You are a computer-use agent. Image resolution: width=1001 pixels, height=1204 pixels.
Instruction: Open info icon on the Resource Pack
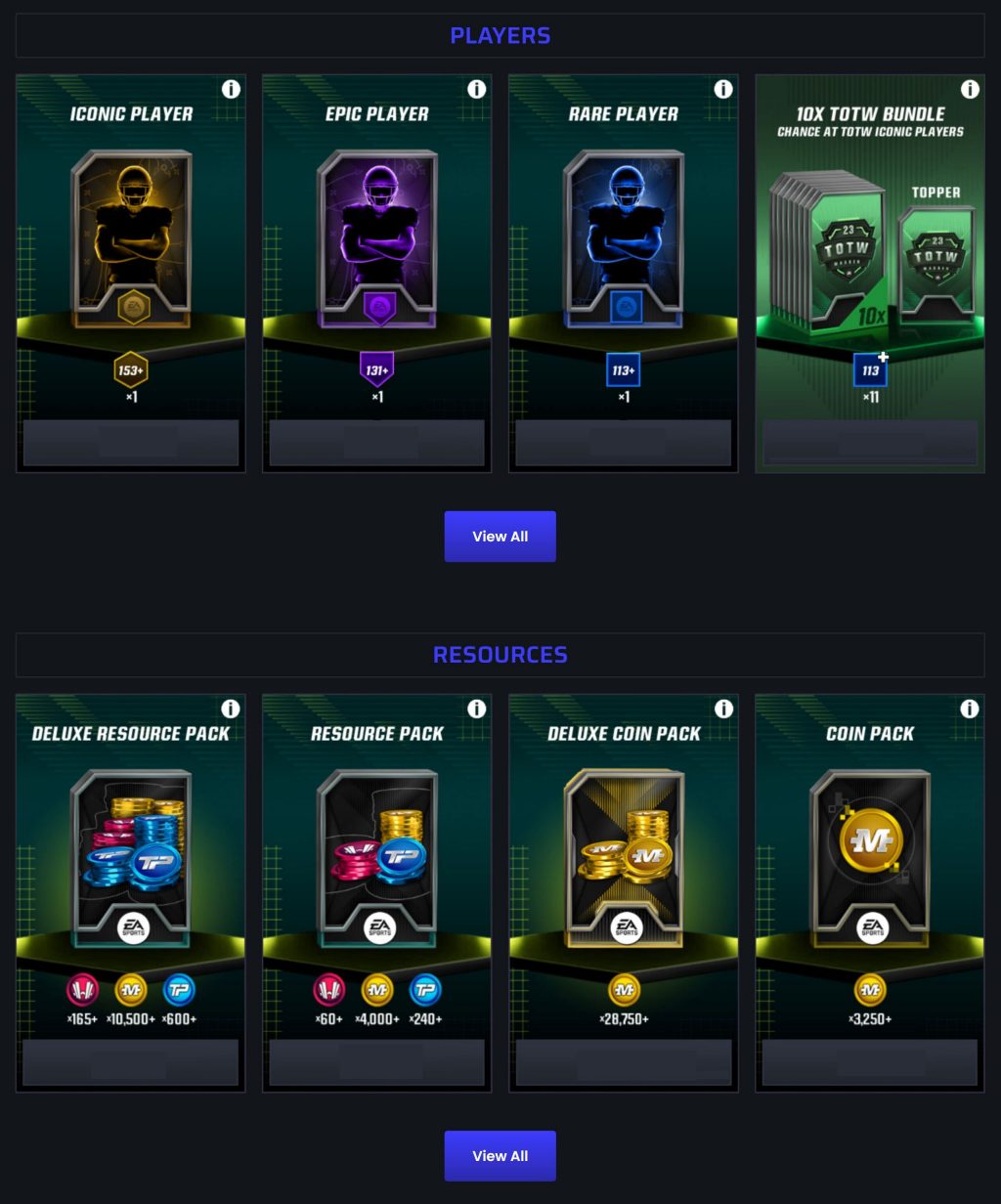(x=477, y=709)
